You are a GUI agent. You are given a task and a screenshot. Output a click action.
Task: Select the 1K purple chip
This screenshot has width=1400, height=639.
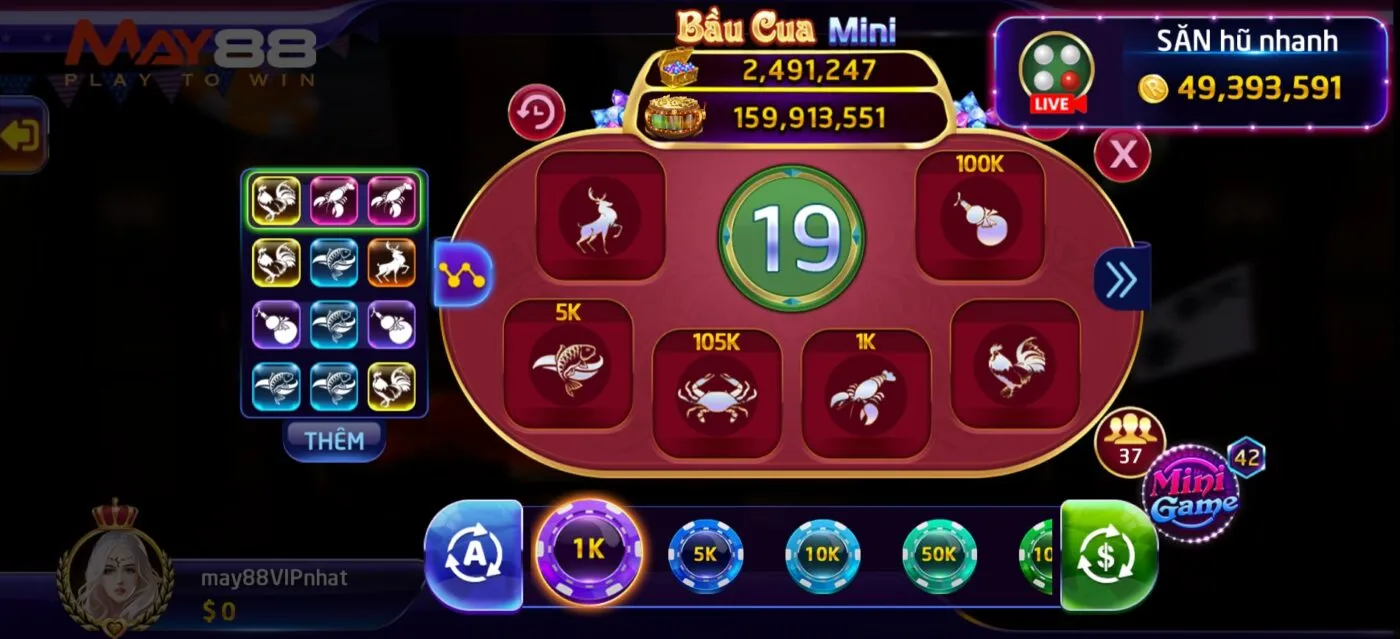point(589,549)
